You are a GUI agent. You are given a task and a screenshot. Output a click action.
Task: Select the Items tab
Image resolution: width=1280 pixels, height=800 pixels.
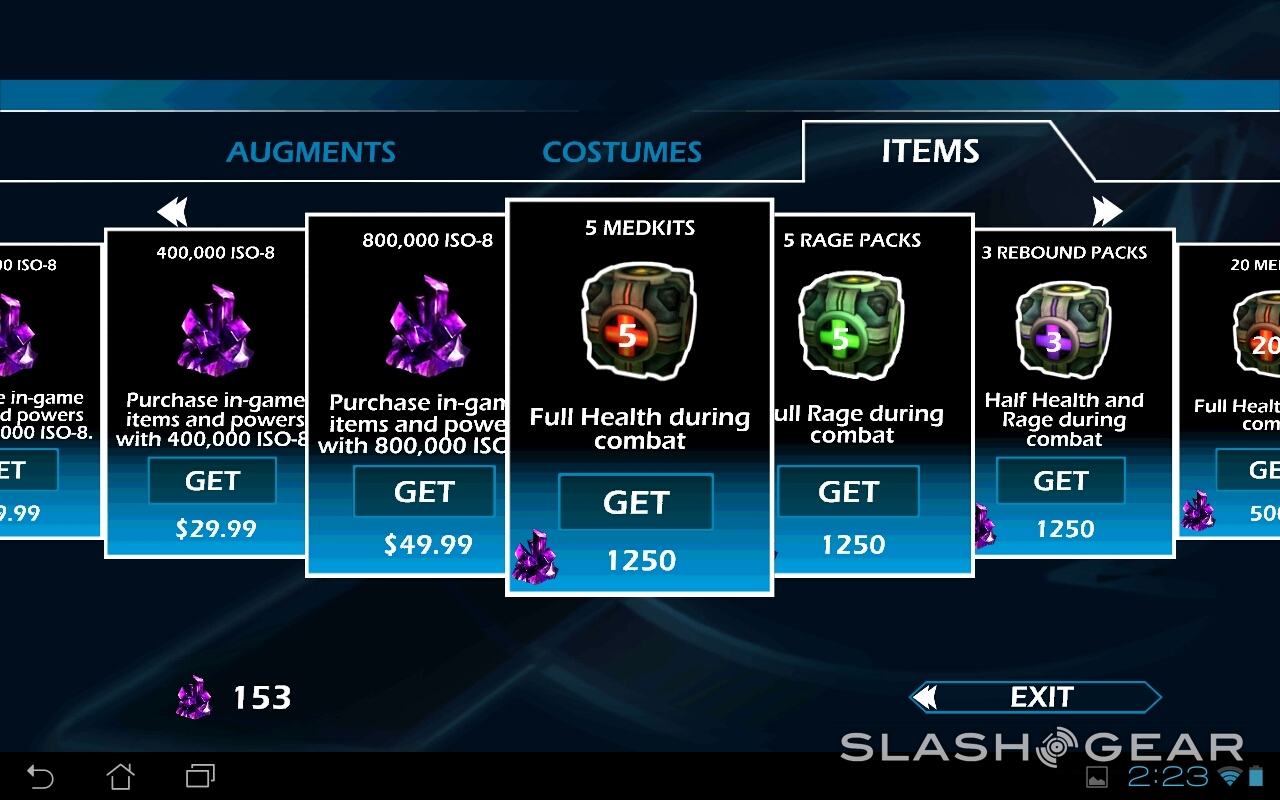pyautogui.click(x=930, y=151)
